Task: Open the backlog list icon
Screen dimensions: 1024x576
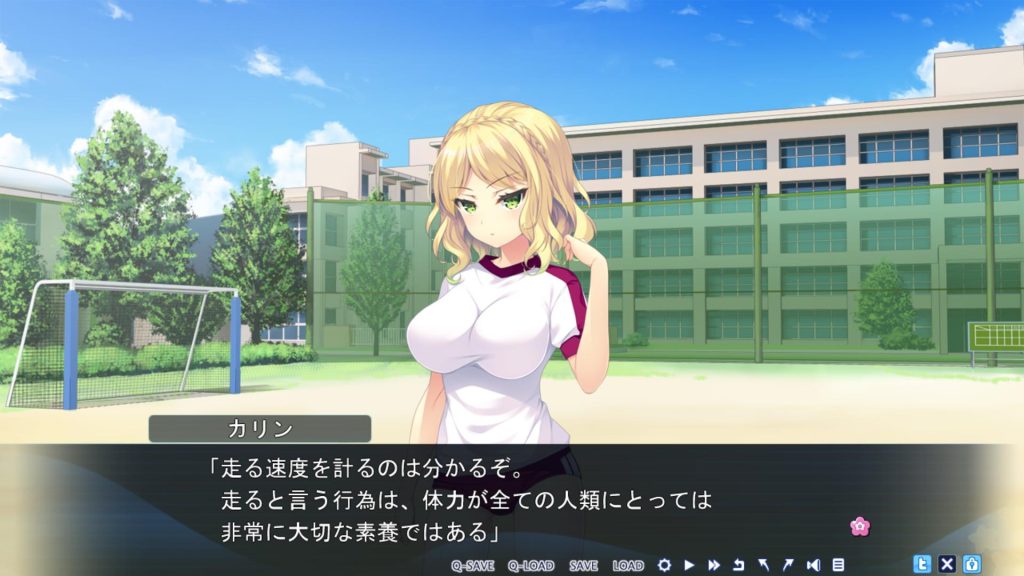Action: click(838, 565)
